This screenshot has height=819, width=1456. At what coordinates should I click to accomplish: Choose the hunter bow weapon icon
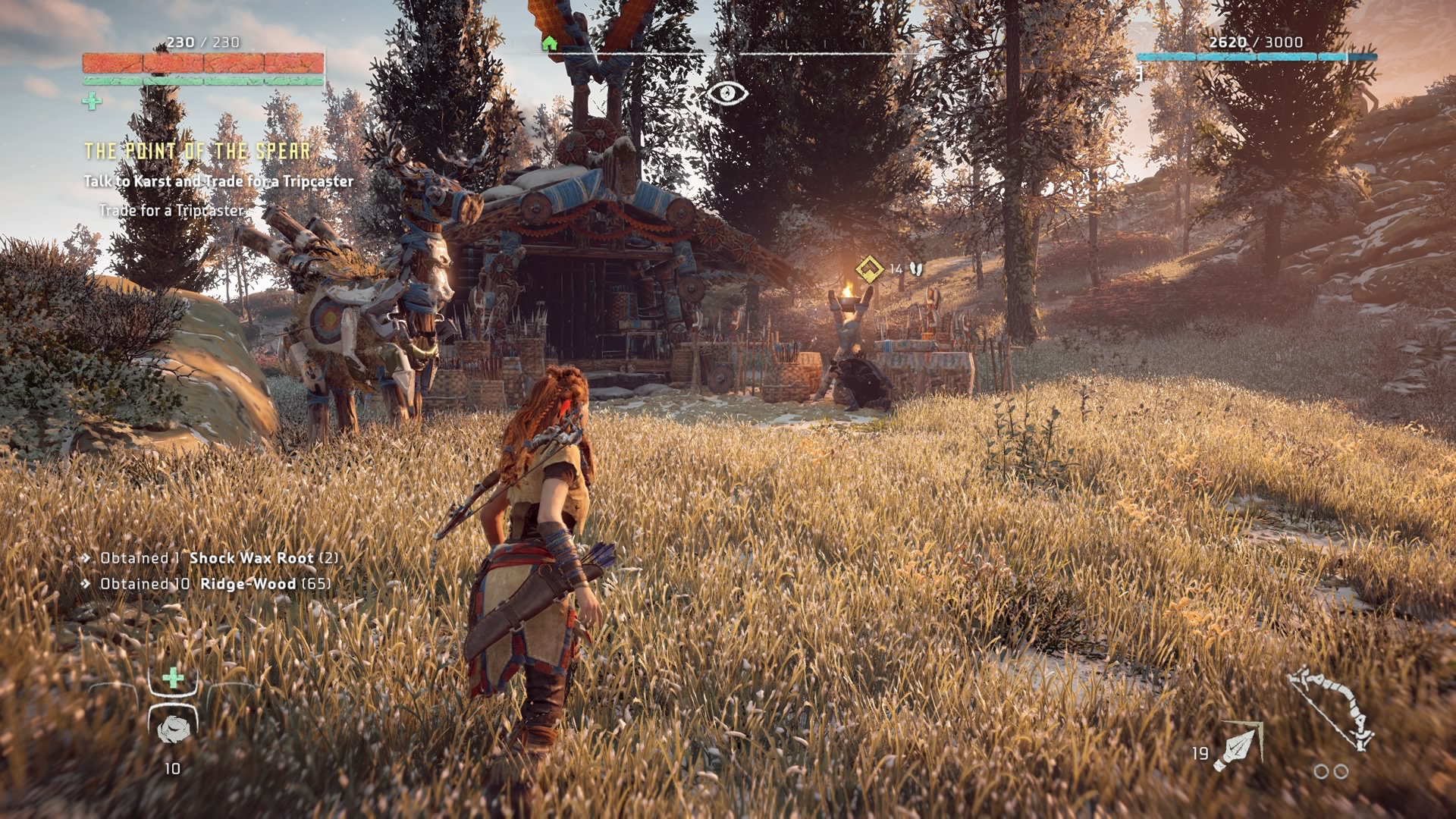[1333, 709]
